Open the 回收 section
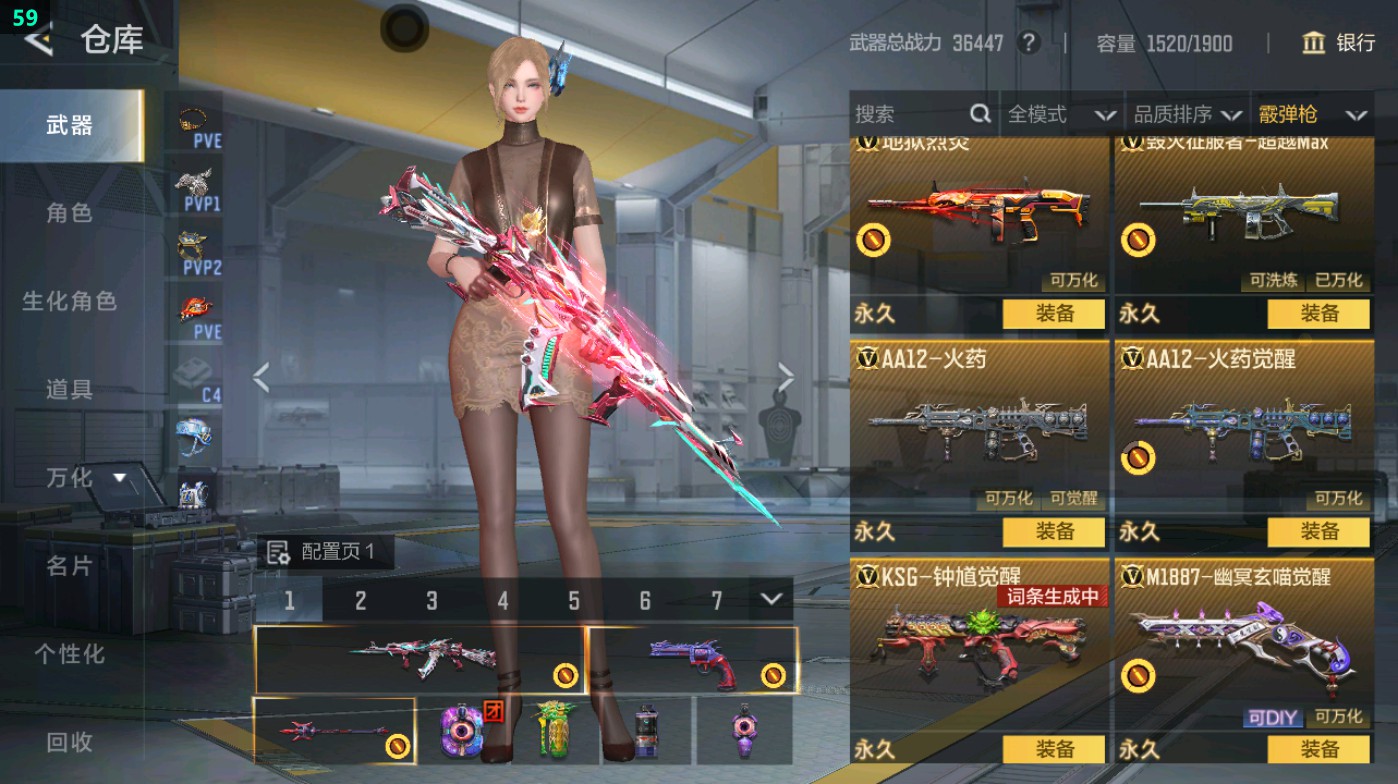 coord(69,742)
